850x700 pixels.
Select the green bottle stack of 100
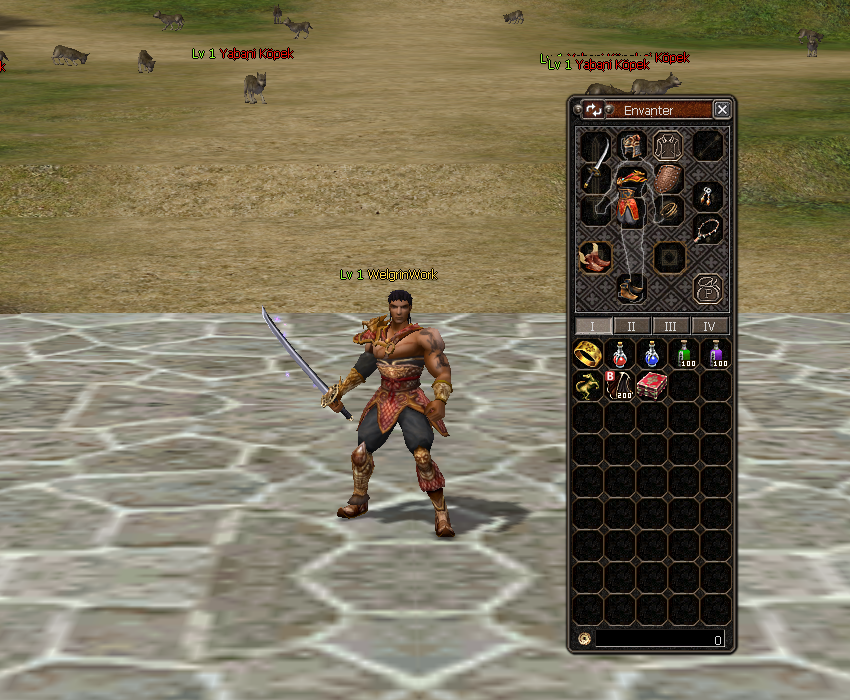click(684, 354)
